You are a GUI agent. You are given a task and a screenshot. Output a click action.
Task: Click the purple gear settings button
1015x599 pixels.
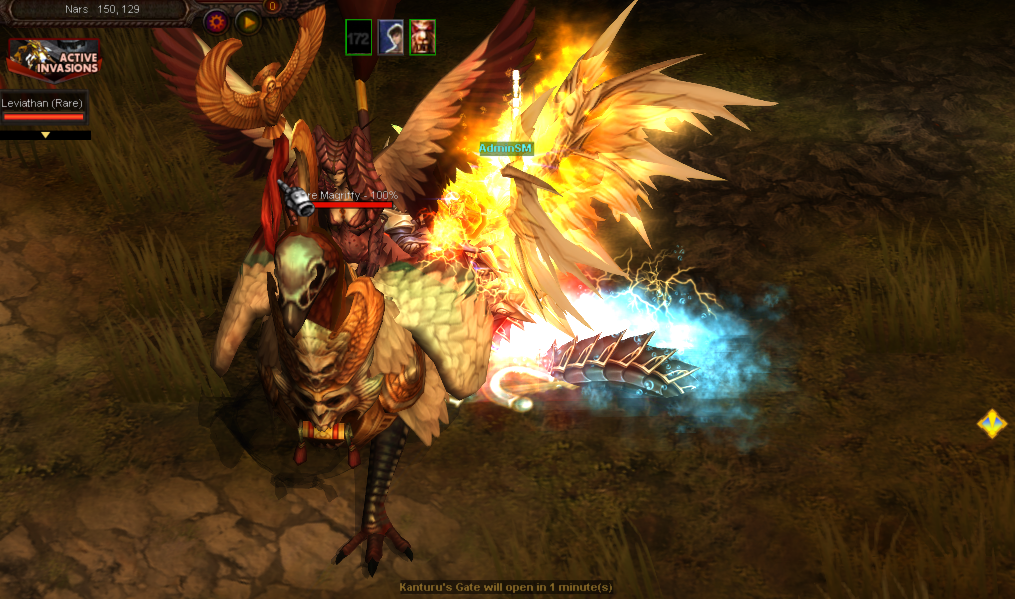215,21
